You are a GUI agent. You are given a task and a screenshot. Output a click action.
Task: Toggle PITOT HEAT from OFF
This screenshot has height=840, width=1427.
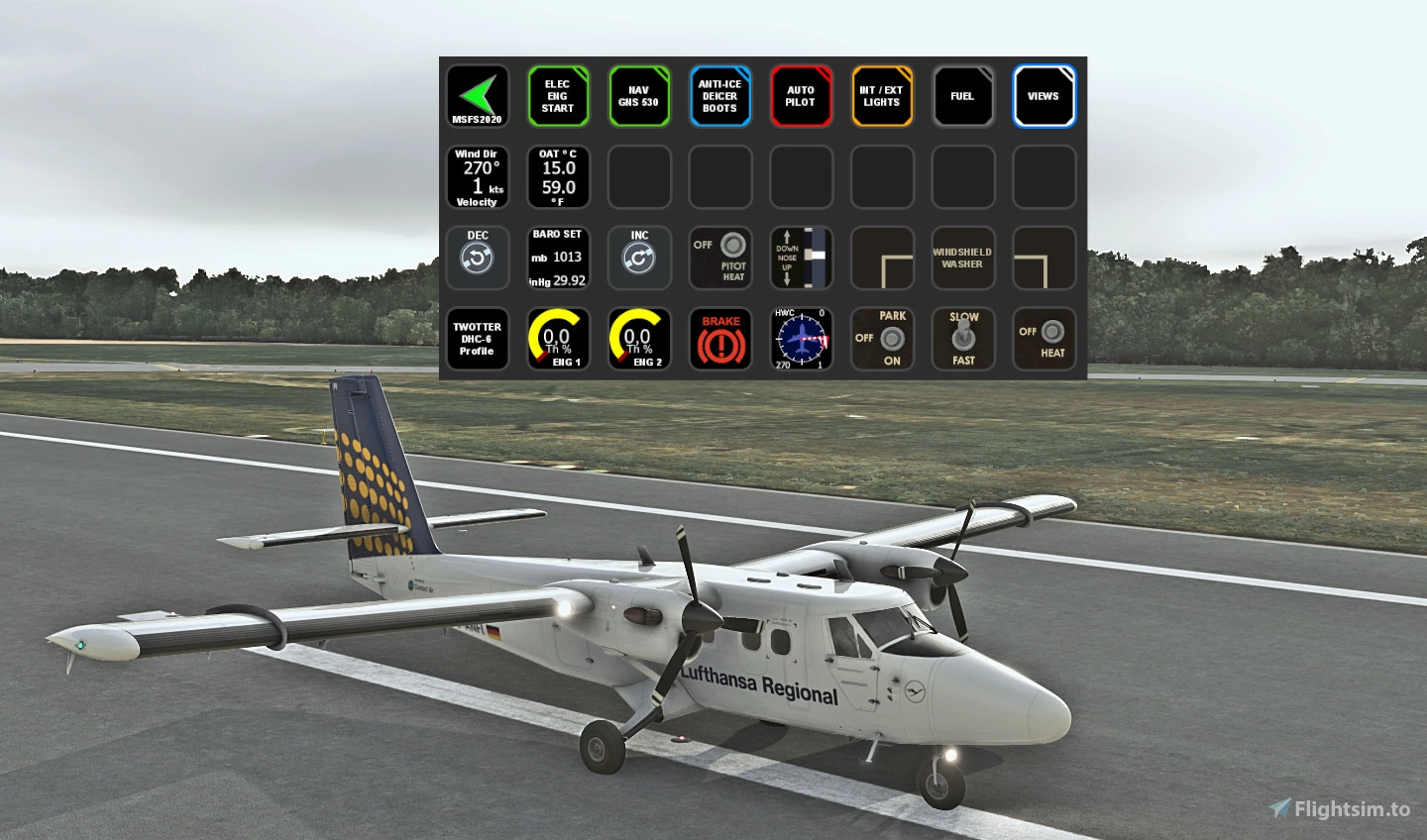tap(719, 258)
